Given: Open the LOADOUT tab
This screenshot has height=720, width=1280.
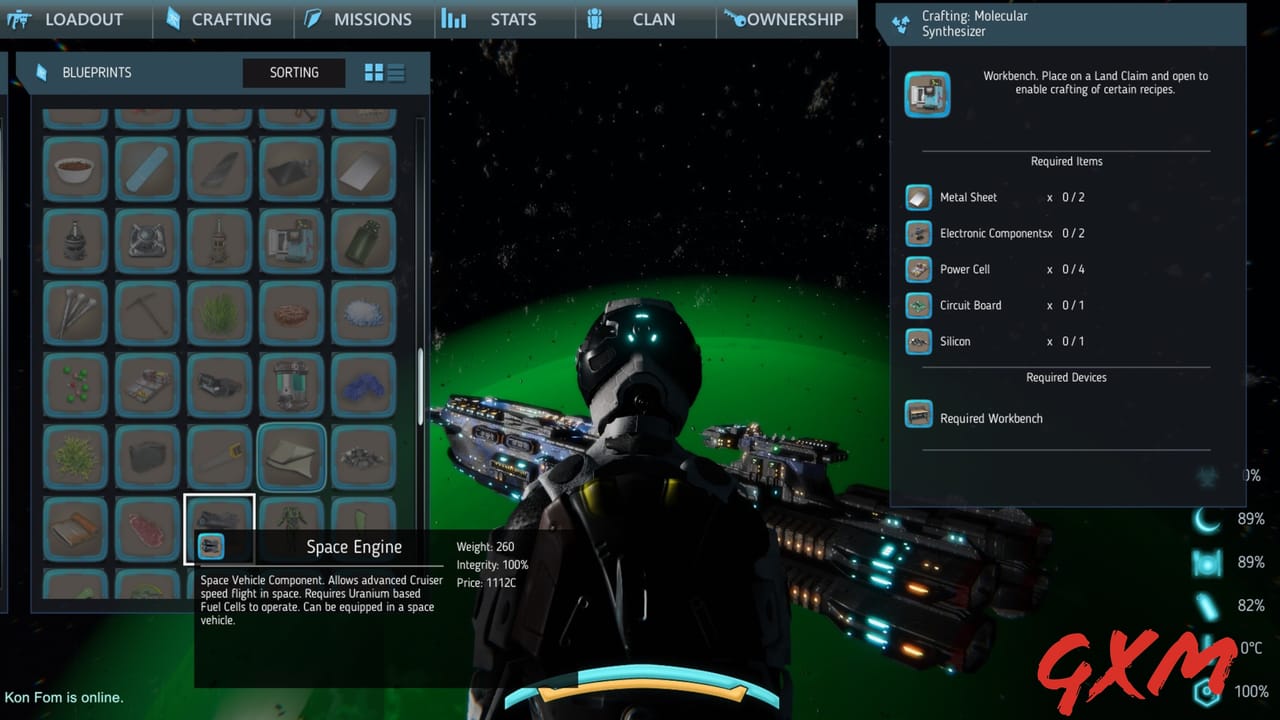Looking at the screenshot, I should point(84,19).
